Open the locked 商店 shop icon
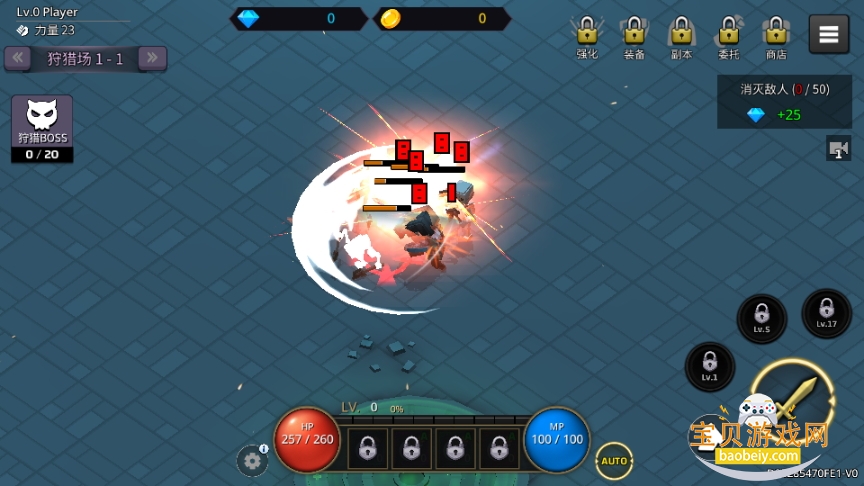 point(776,36)
